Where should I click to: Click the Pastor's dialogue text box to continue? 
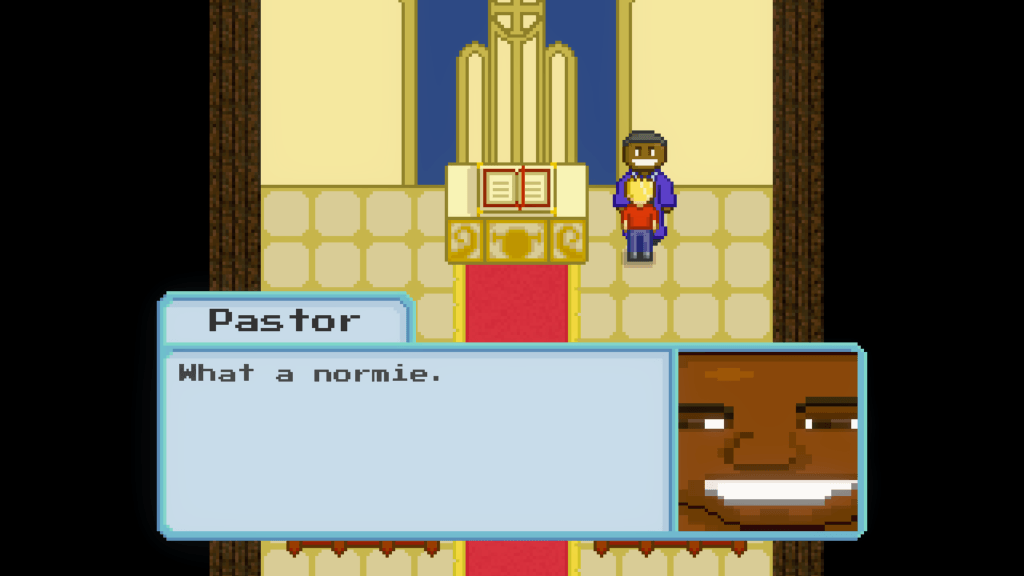[x=416, y=440]
